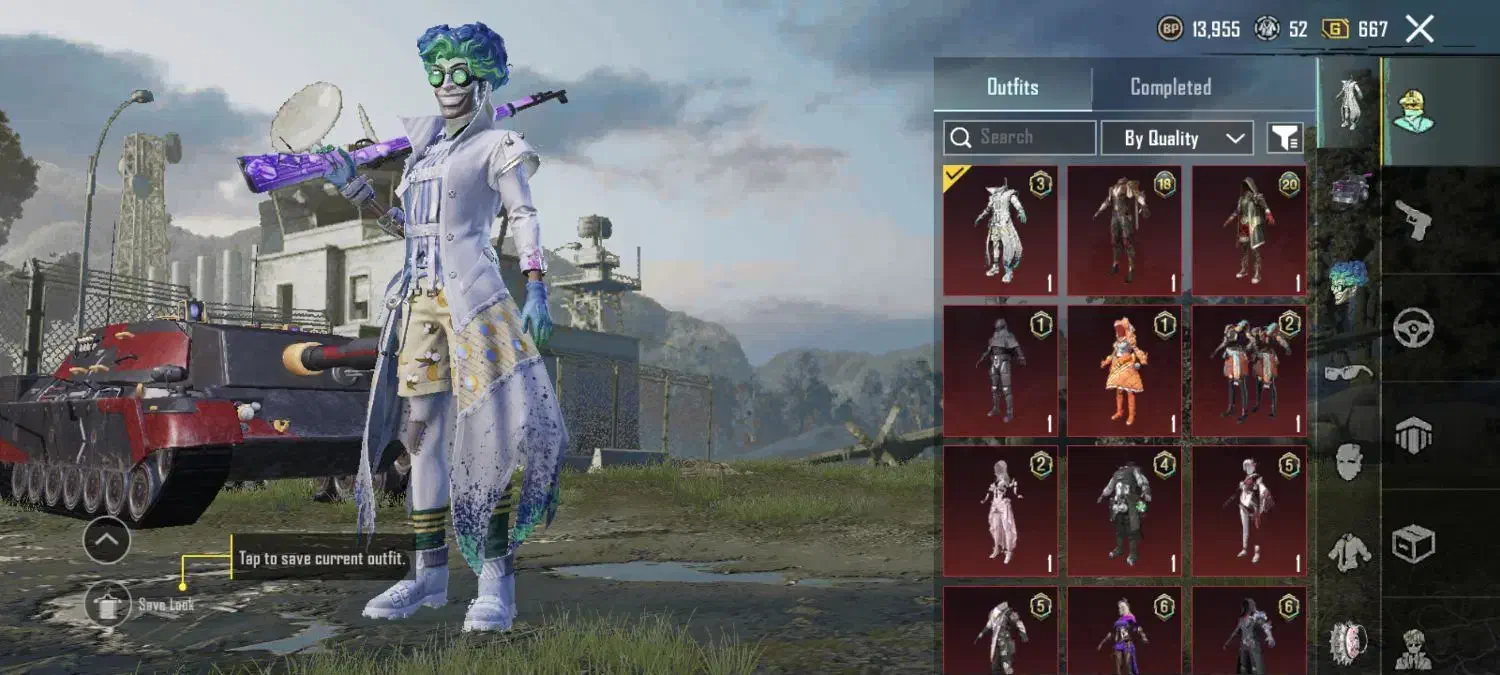Pick the outfit with level 20 badge

[1248, 231]
